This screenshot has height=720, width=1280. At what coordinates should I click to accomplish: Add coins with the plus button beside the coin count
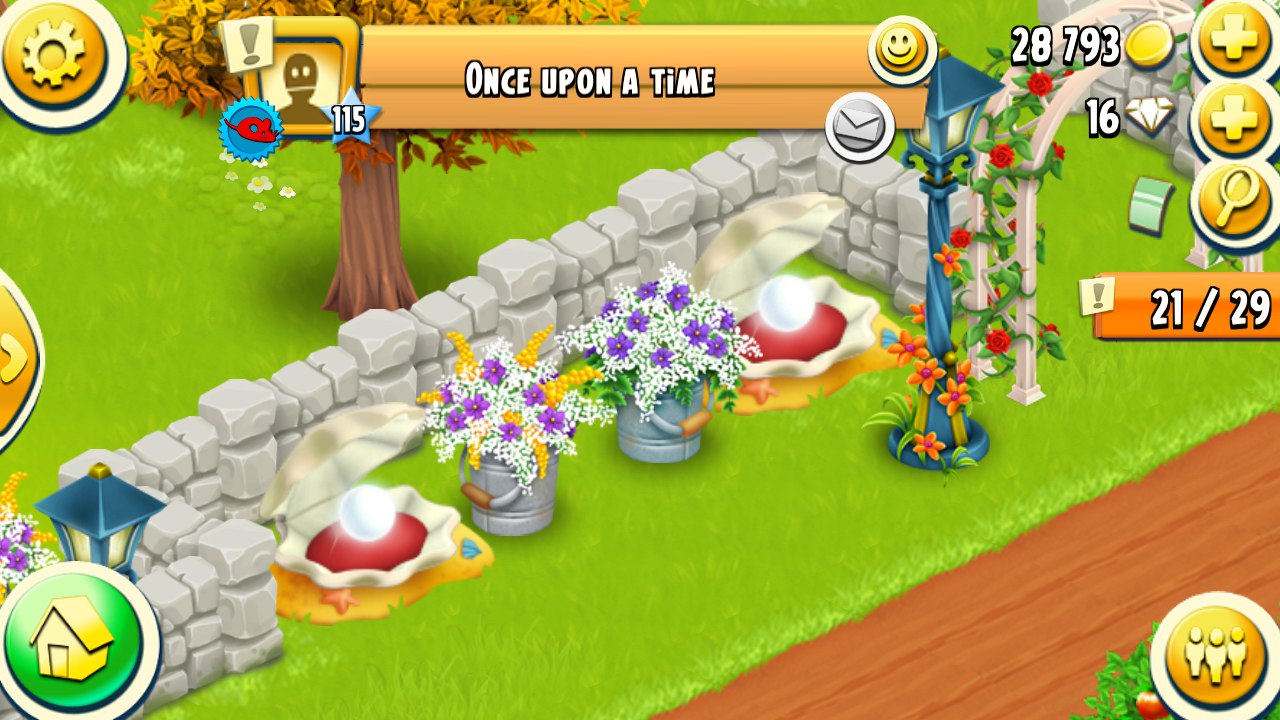(1234, 40)
